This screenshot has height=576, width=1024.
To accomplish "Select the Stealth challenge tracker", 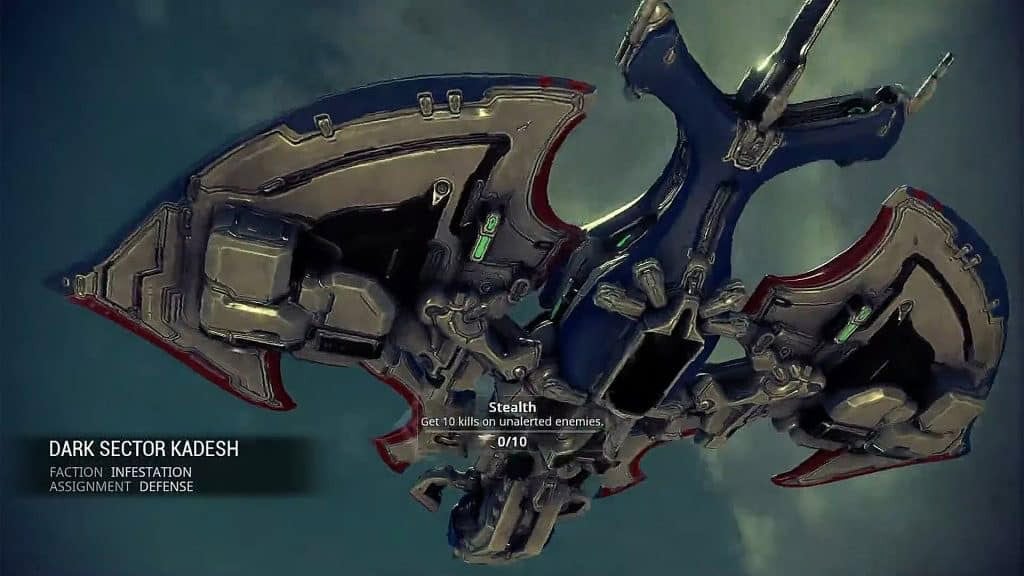I will coord(511,423).
